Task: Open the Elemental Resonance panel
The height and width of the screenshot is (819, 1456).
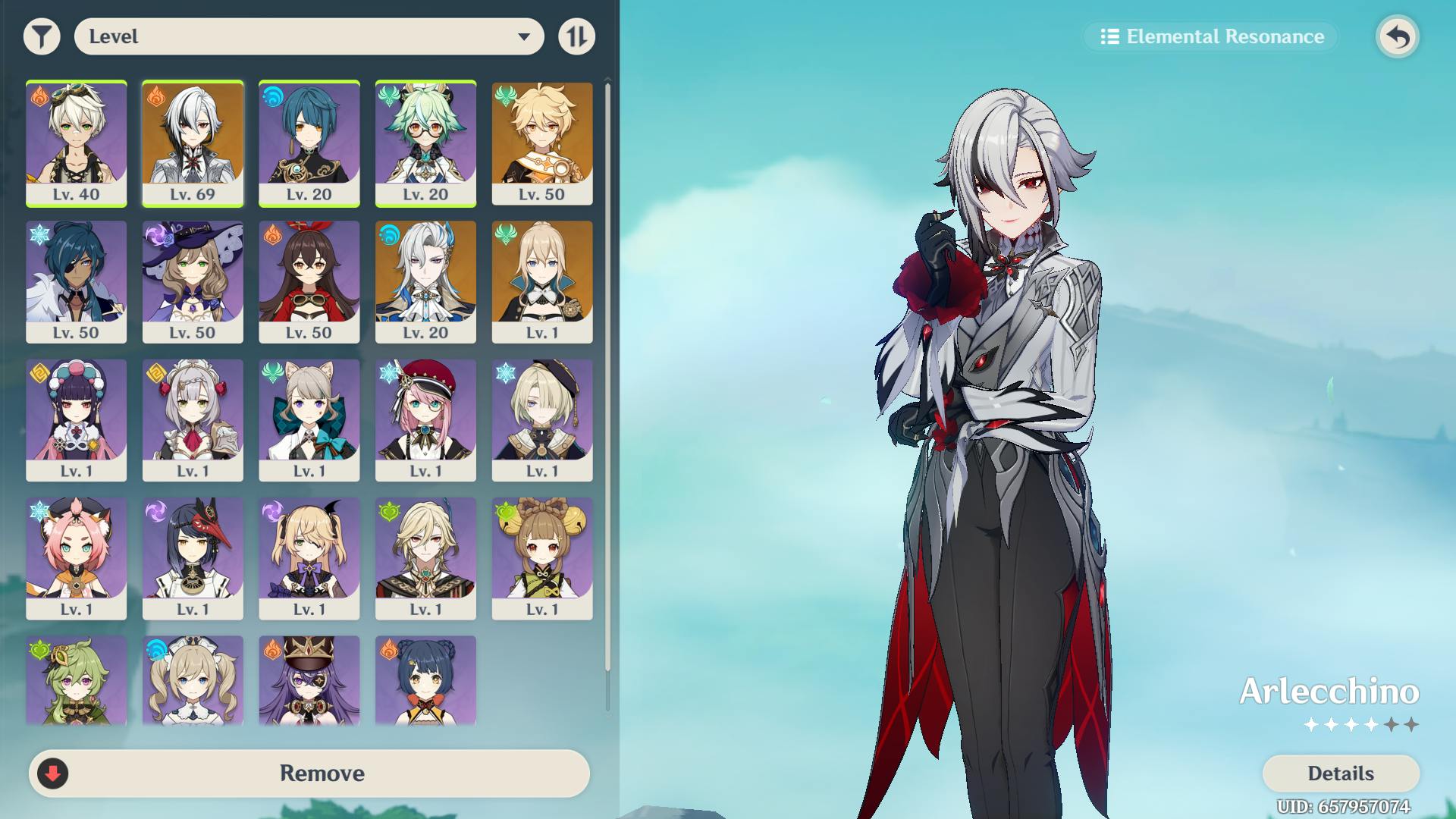Action: 1210,36
